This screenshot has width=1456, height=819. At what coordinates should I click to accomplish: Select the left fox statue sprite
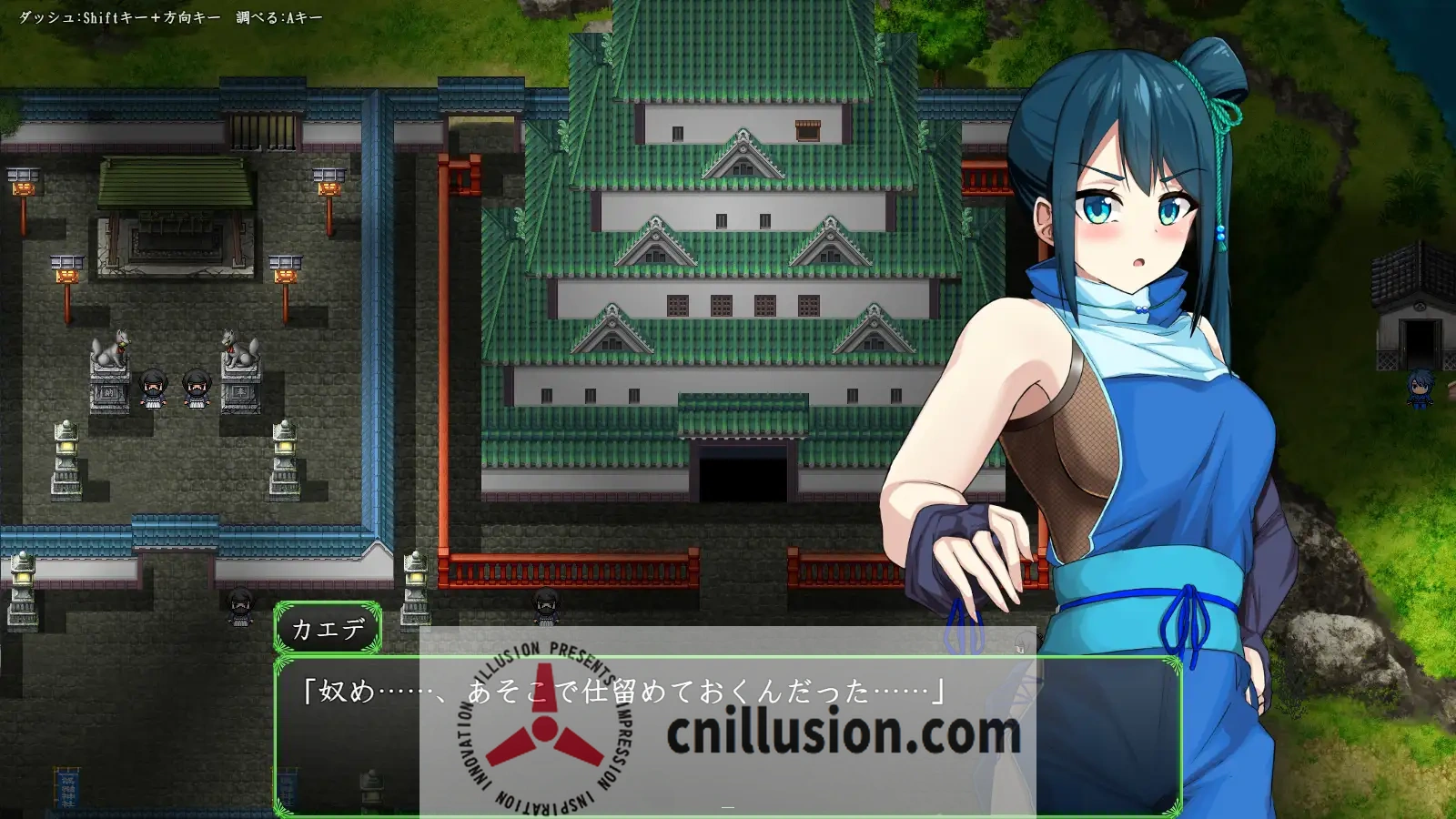click(111, 345)
